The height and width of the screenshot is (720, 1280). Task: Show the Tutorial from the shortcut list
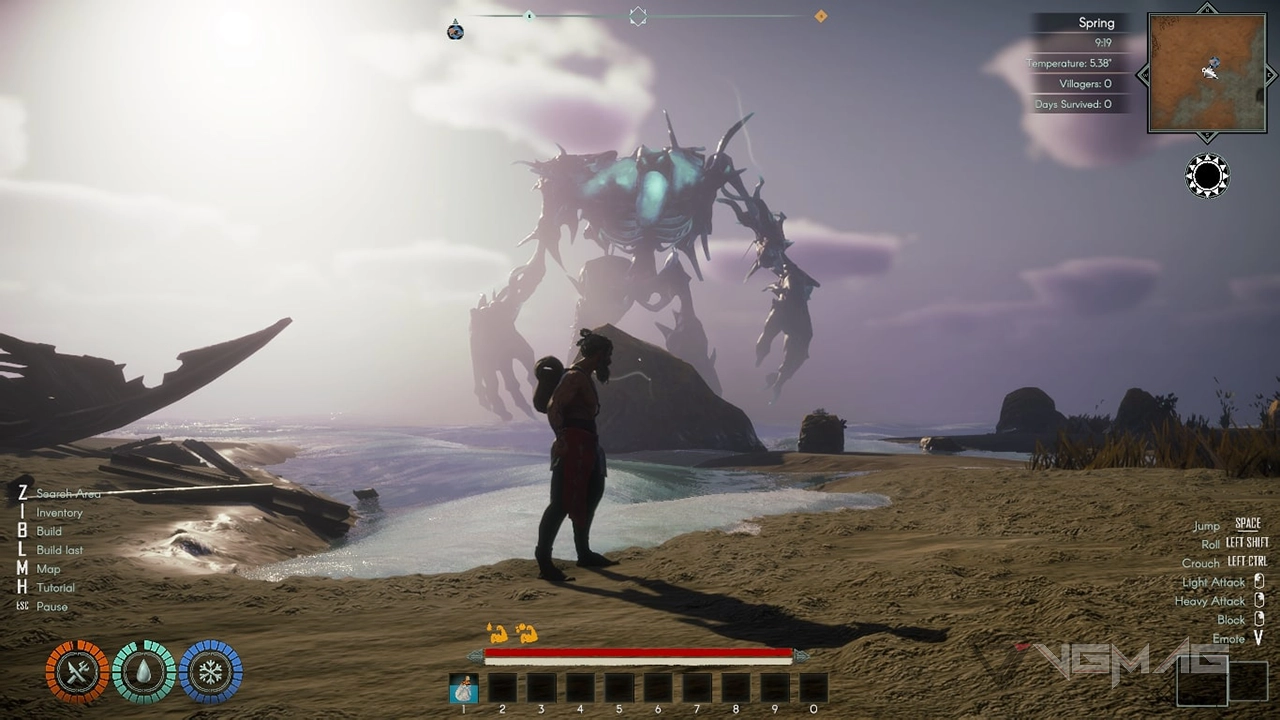(x=55, y=588)
